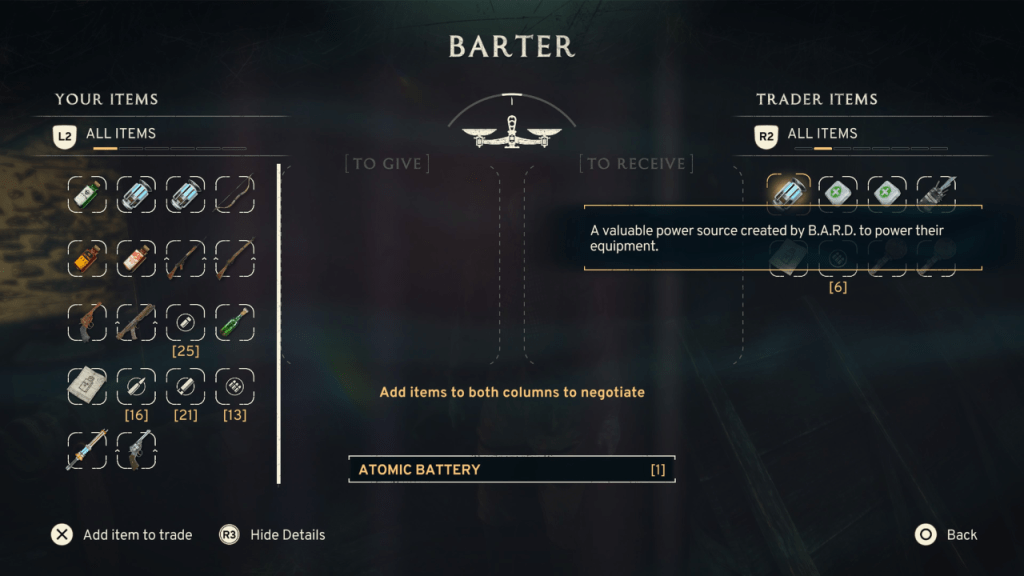Choose the white bottle with red label
The width and height of the screenshot is (1024, 576).
[136, 259]
